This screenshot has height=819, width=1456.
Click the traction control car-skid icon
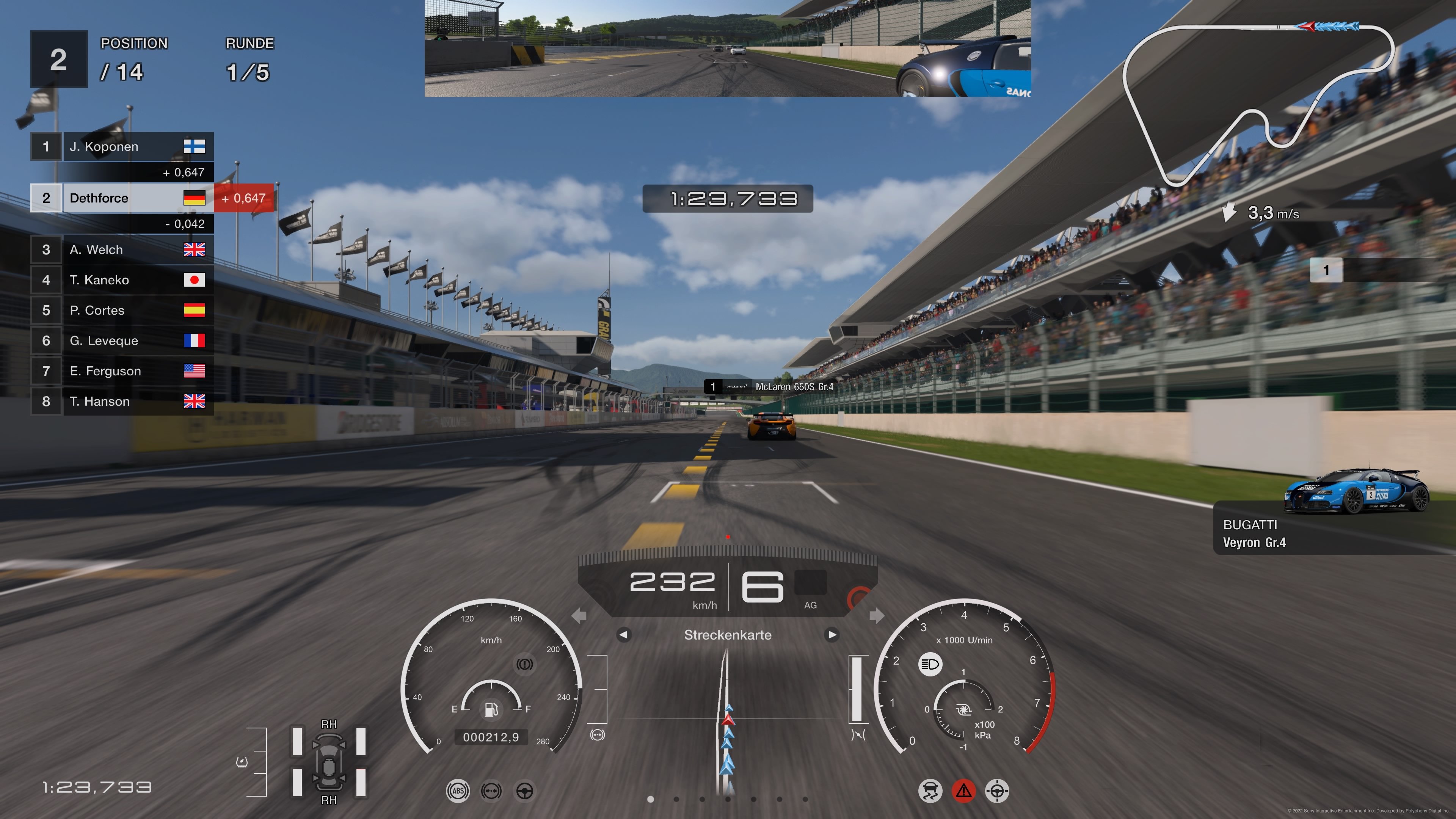[x=930, y=791]
